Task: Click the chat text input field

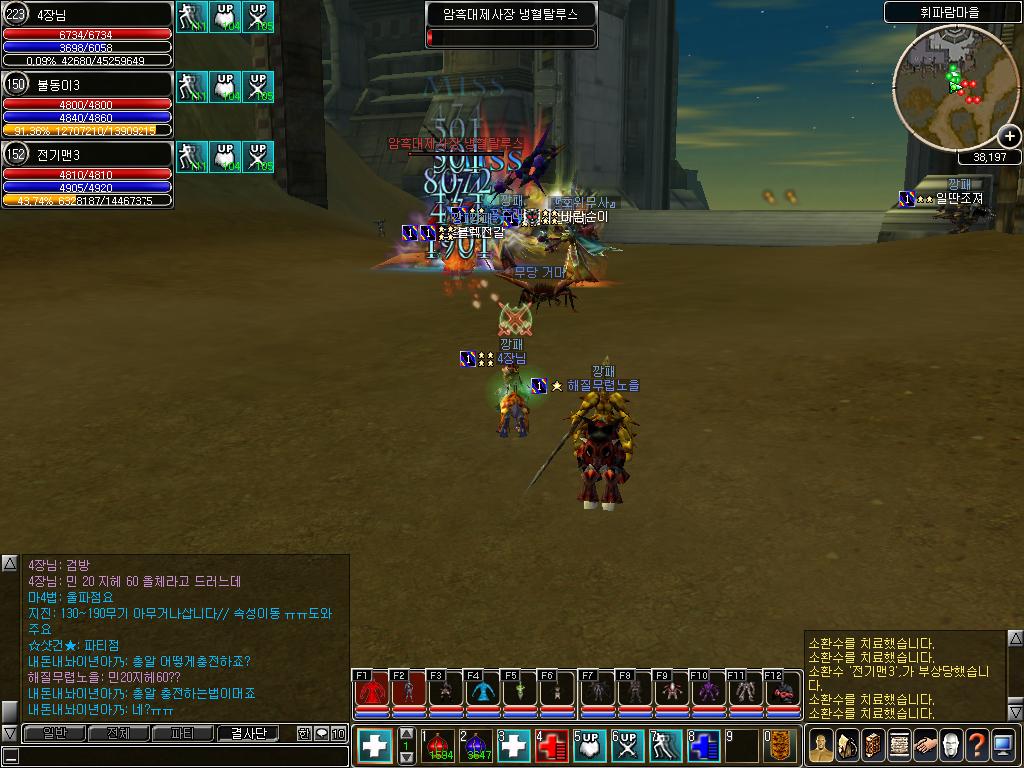Action: (175, 756)
